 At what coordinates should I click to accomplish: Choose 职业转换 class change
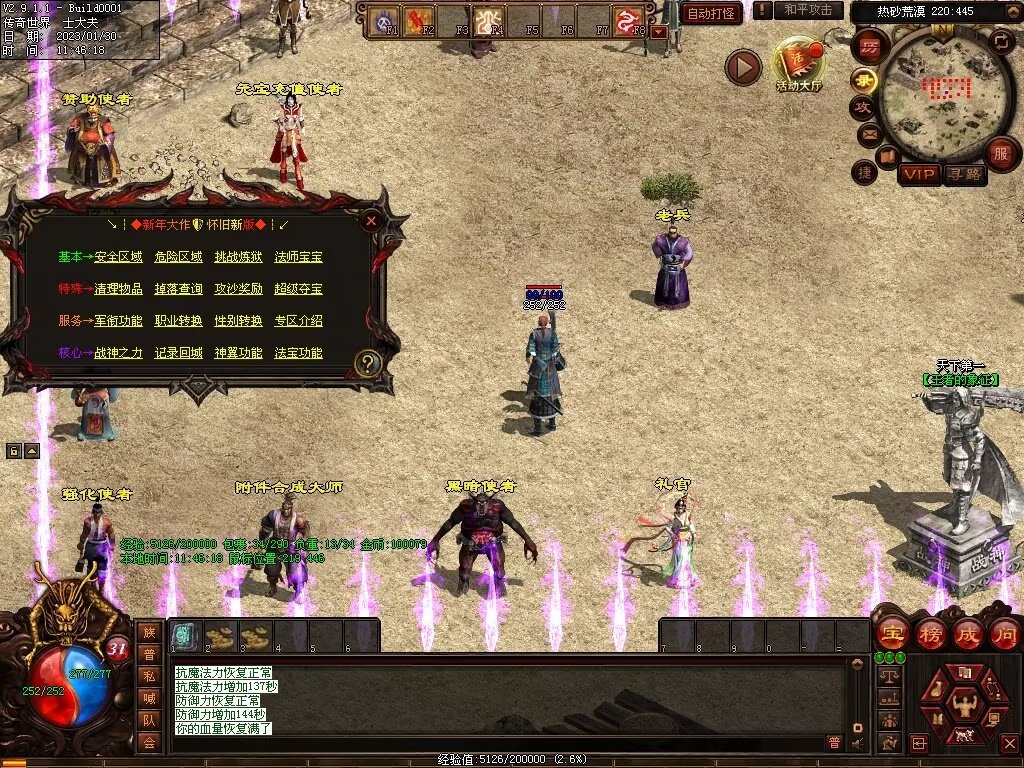pyautogui.click(x=178, y=321)
